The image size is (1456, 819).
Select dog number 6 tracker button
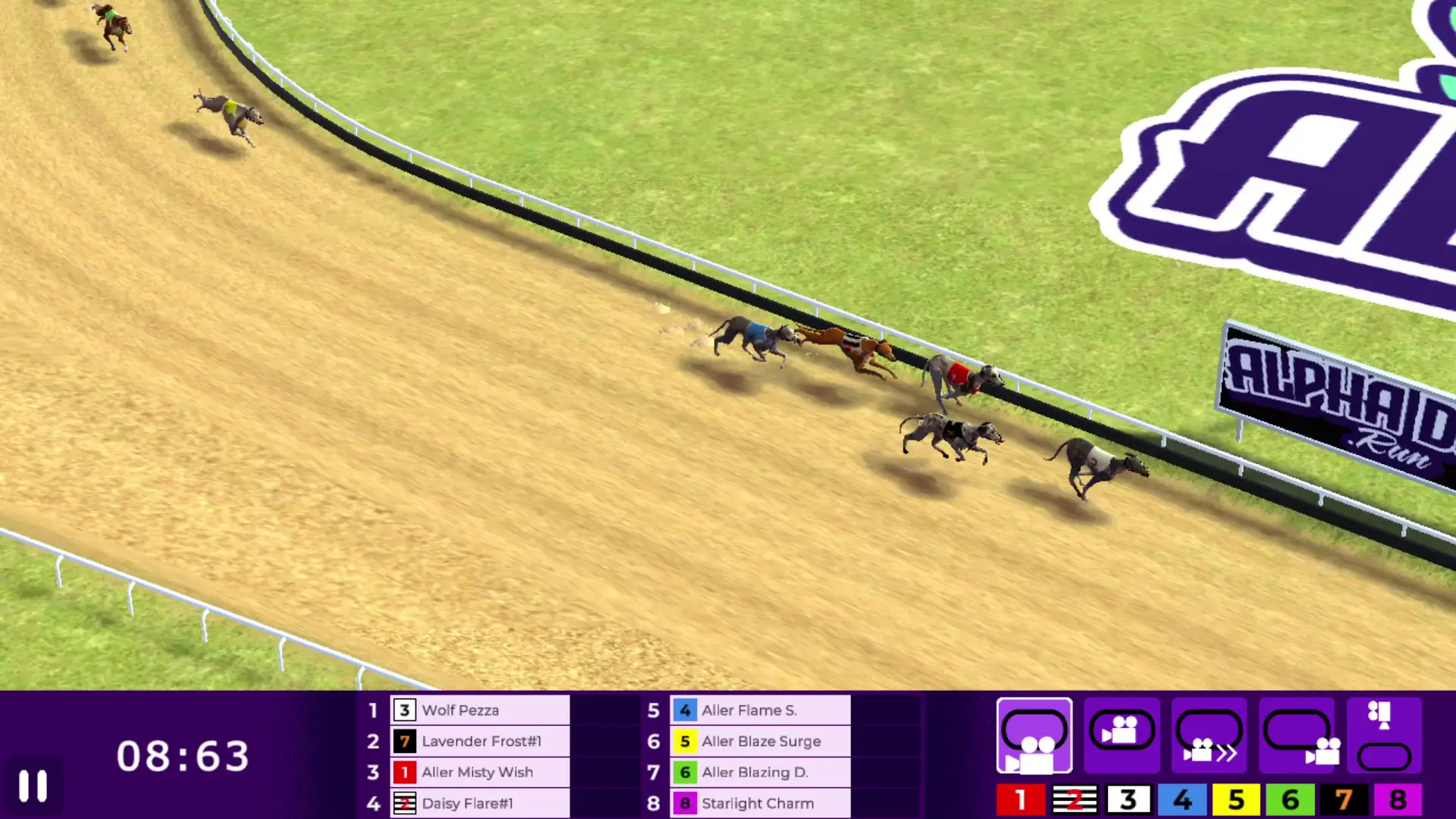click(x=1291, y=799)
